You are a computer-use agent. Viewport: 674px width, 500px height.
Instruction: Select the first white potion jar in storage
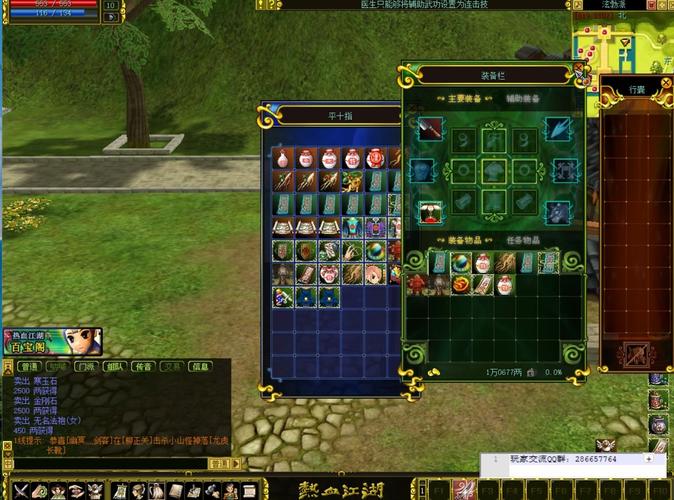pos(283,158)
